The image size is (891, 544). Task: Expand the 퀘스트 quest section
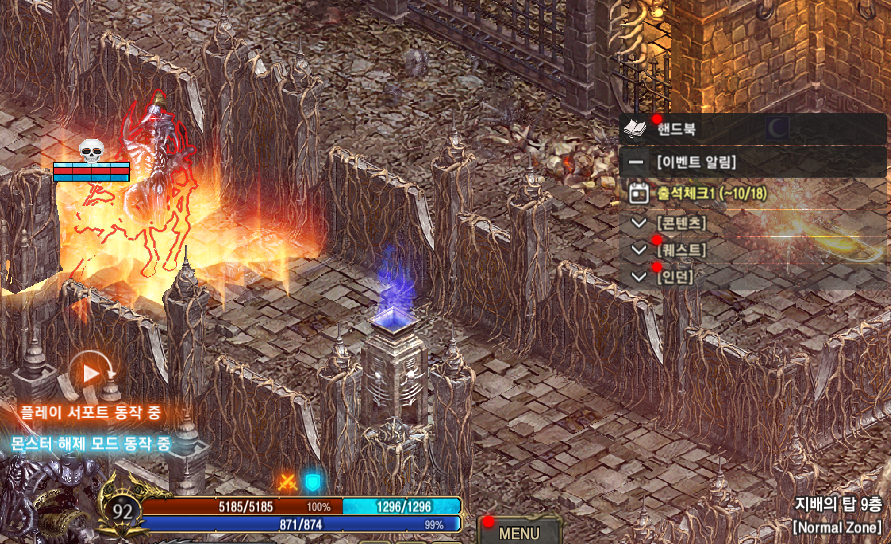click(640, 249)
